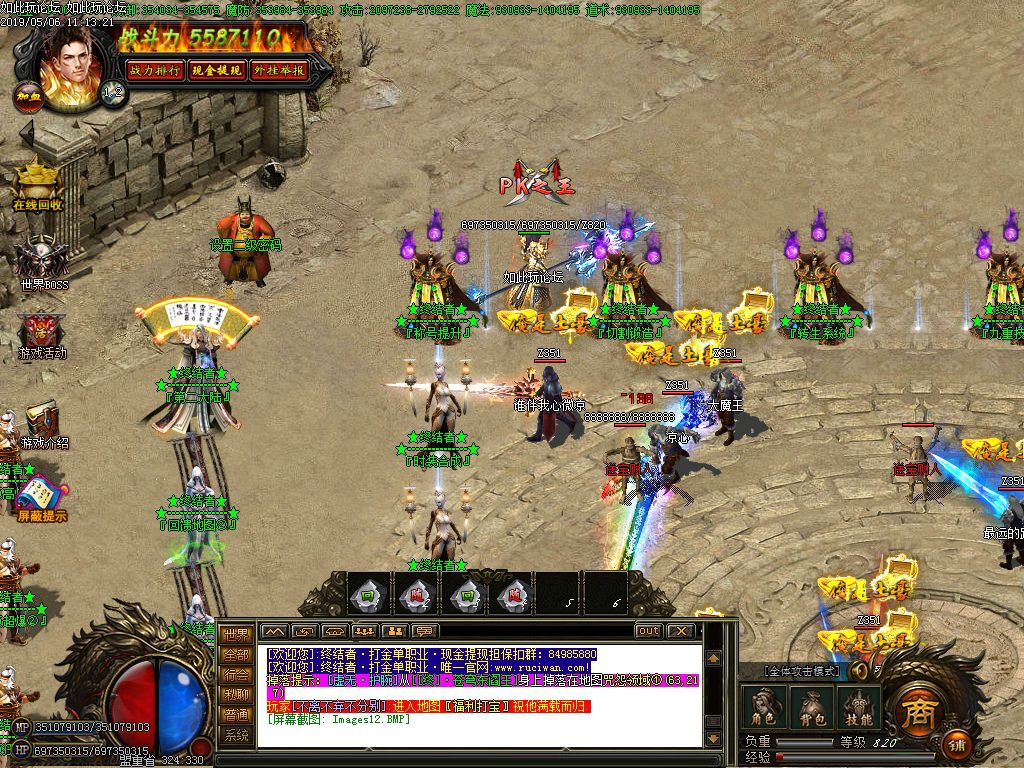Select the 行会 guild chat tab
Viewport: 1024px width, 768px height.
[236, 674]
